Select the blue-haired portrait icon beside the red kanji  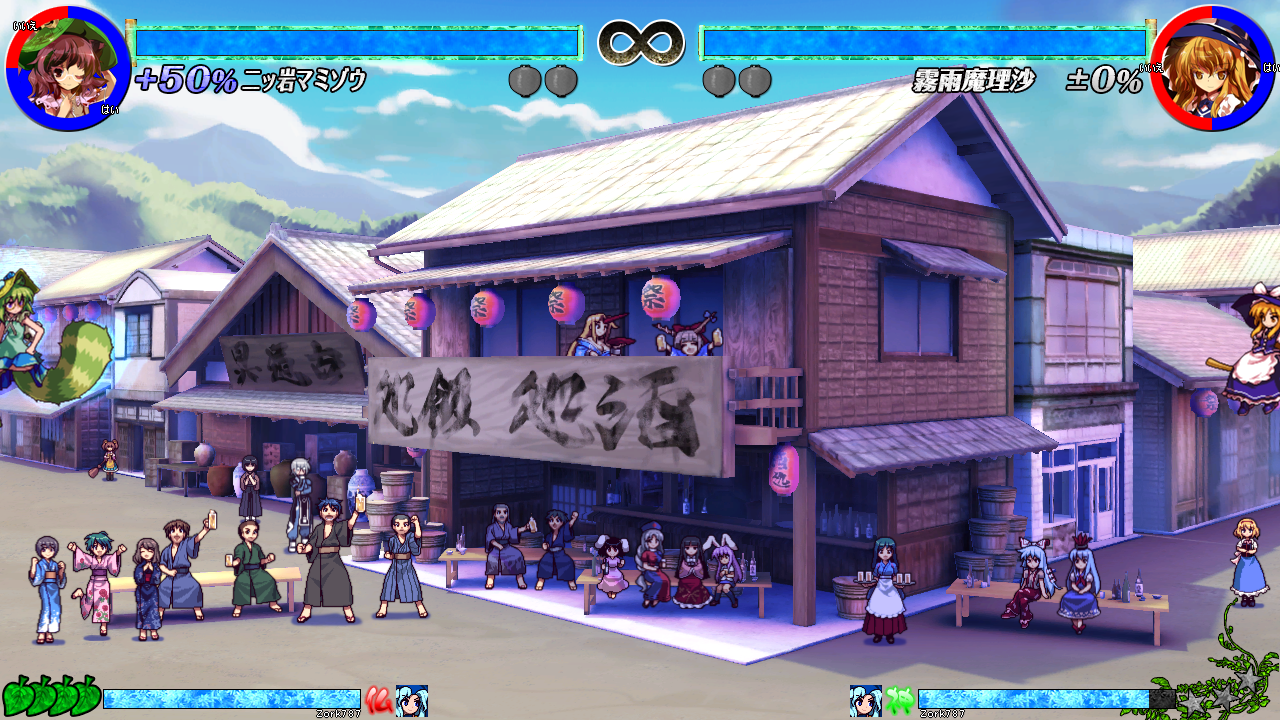click(x=411, y=700)
